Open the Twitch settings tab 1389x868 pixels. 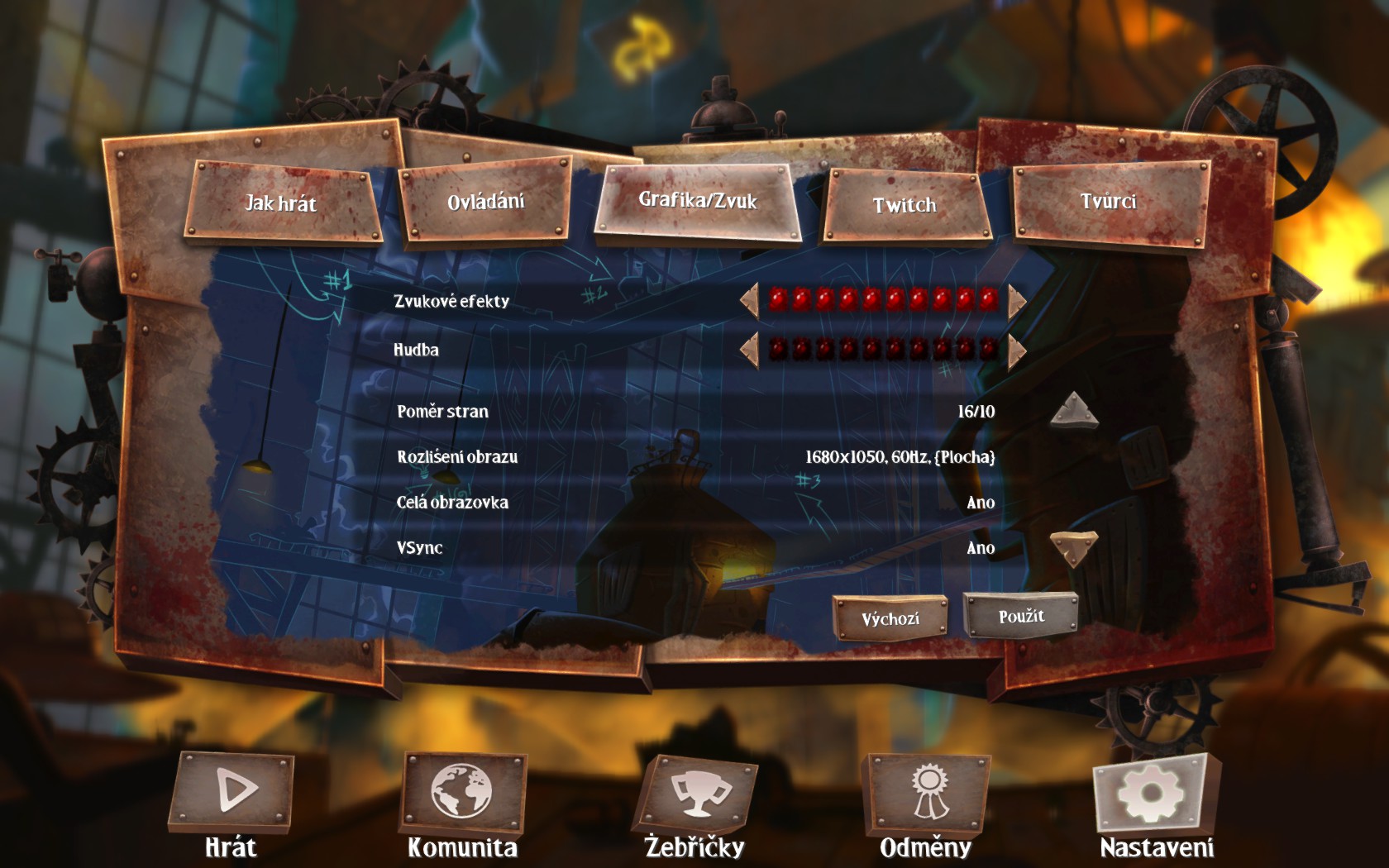coord(905,205)
